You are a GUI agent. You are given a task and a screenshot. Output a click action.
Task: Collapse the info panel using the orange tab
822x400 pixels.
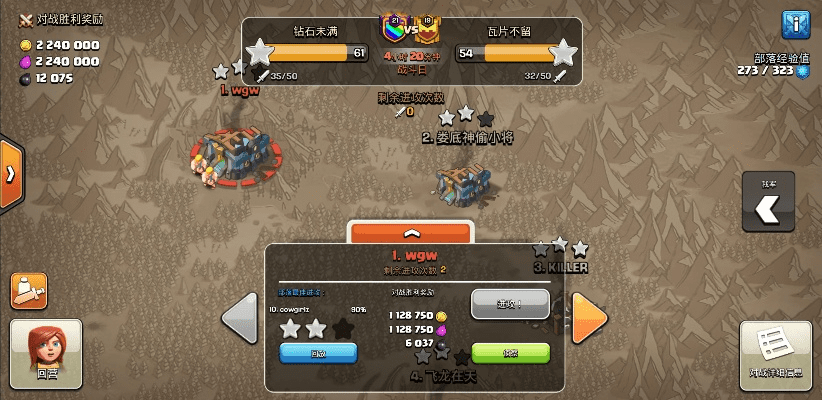pos(409,232)
